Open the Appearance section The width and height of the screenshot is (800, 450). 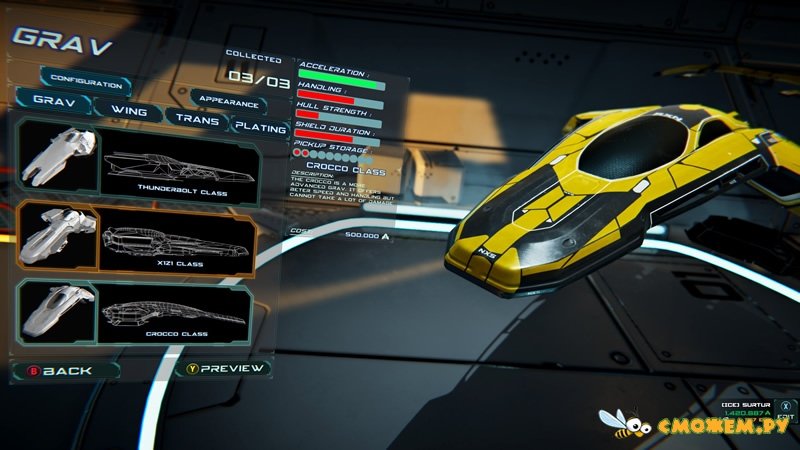point(231,102)
